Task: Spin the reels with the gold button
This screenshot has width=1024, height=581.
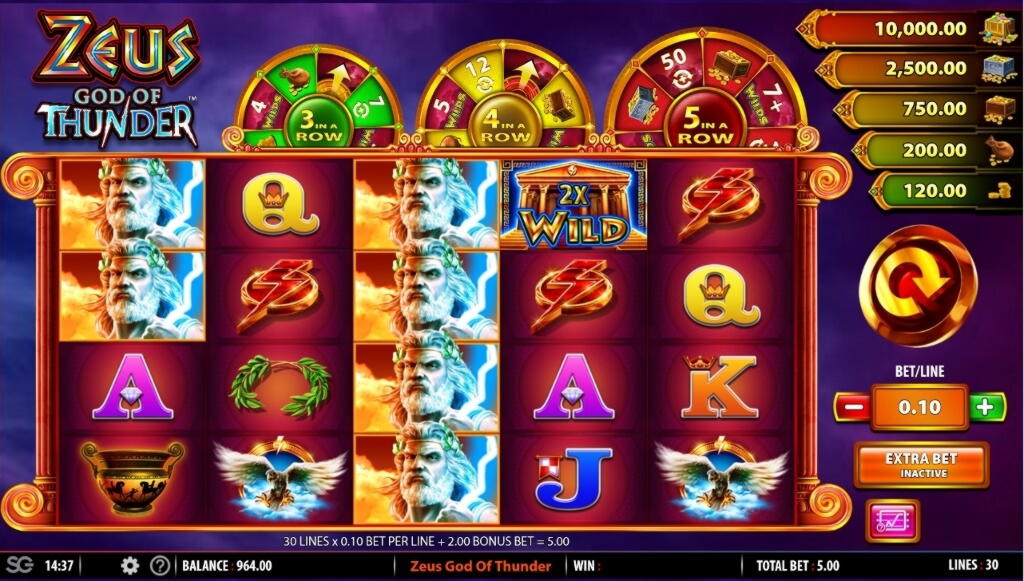Action: click(916, 286)
